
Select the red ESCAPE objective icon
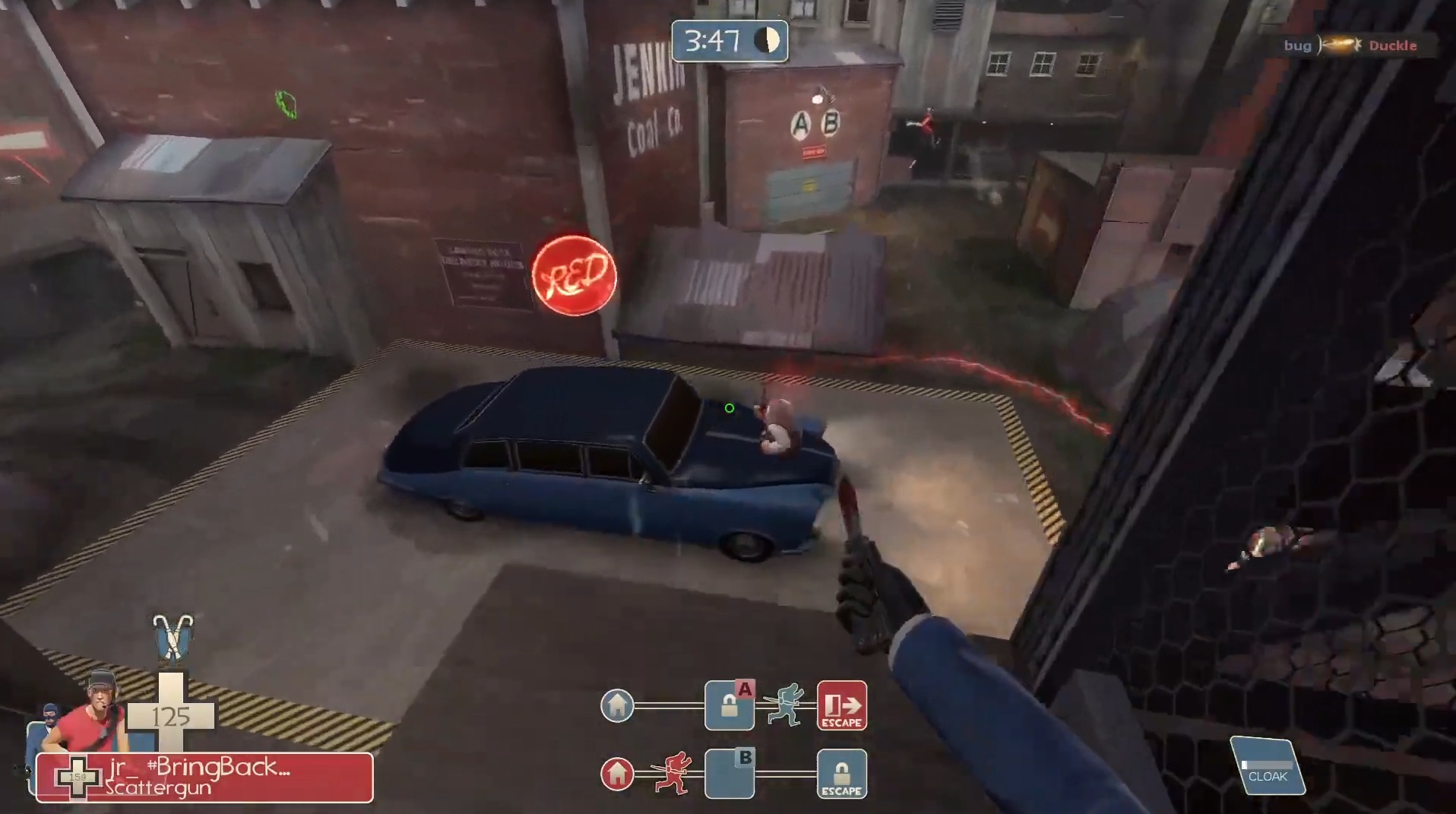[x=841, y=705]
